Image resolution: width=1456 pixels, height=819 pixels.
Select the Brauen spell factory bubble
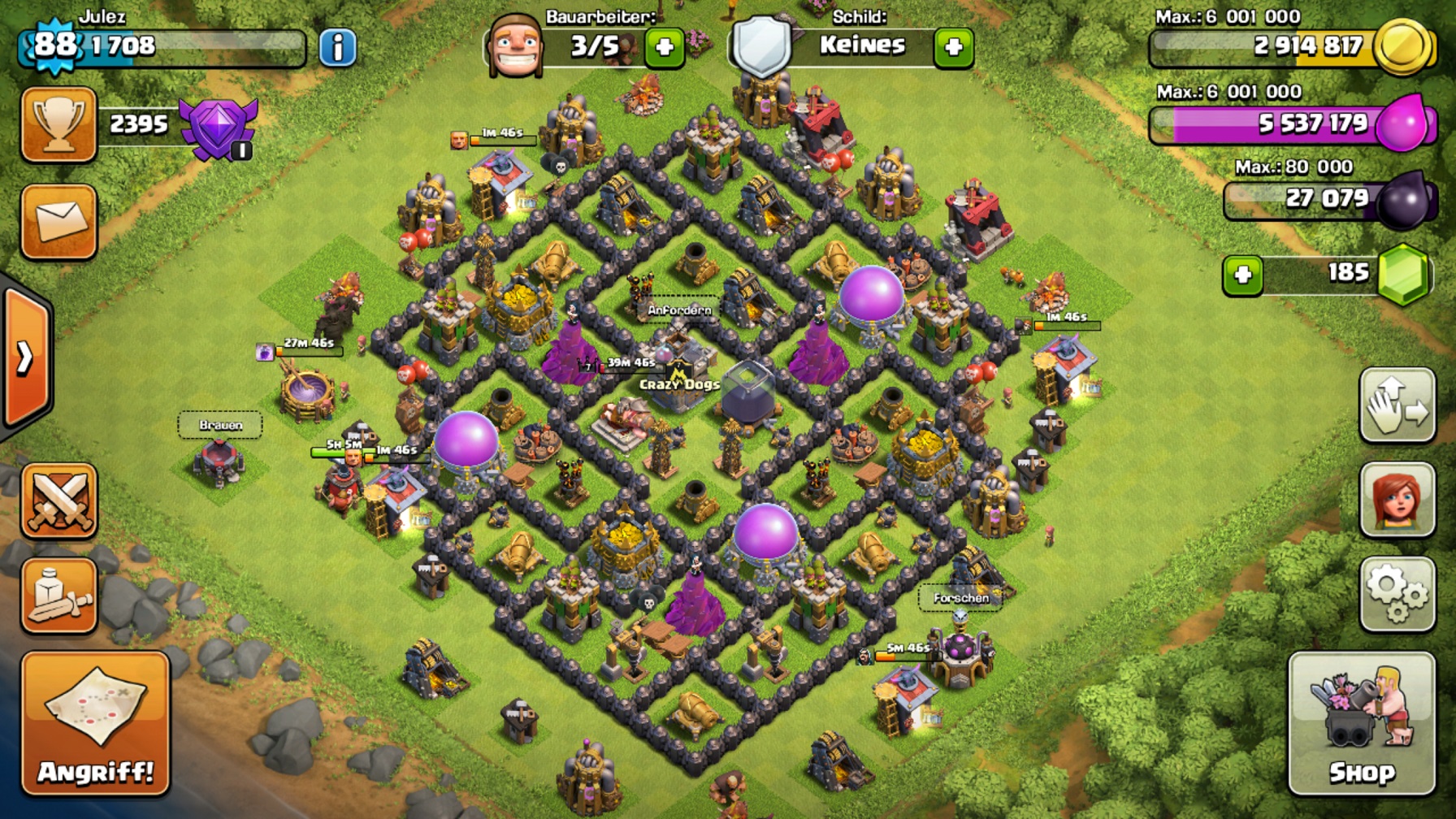point(220,425)
